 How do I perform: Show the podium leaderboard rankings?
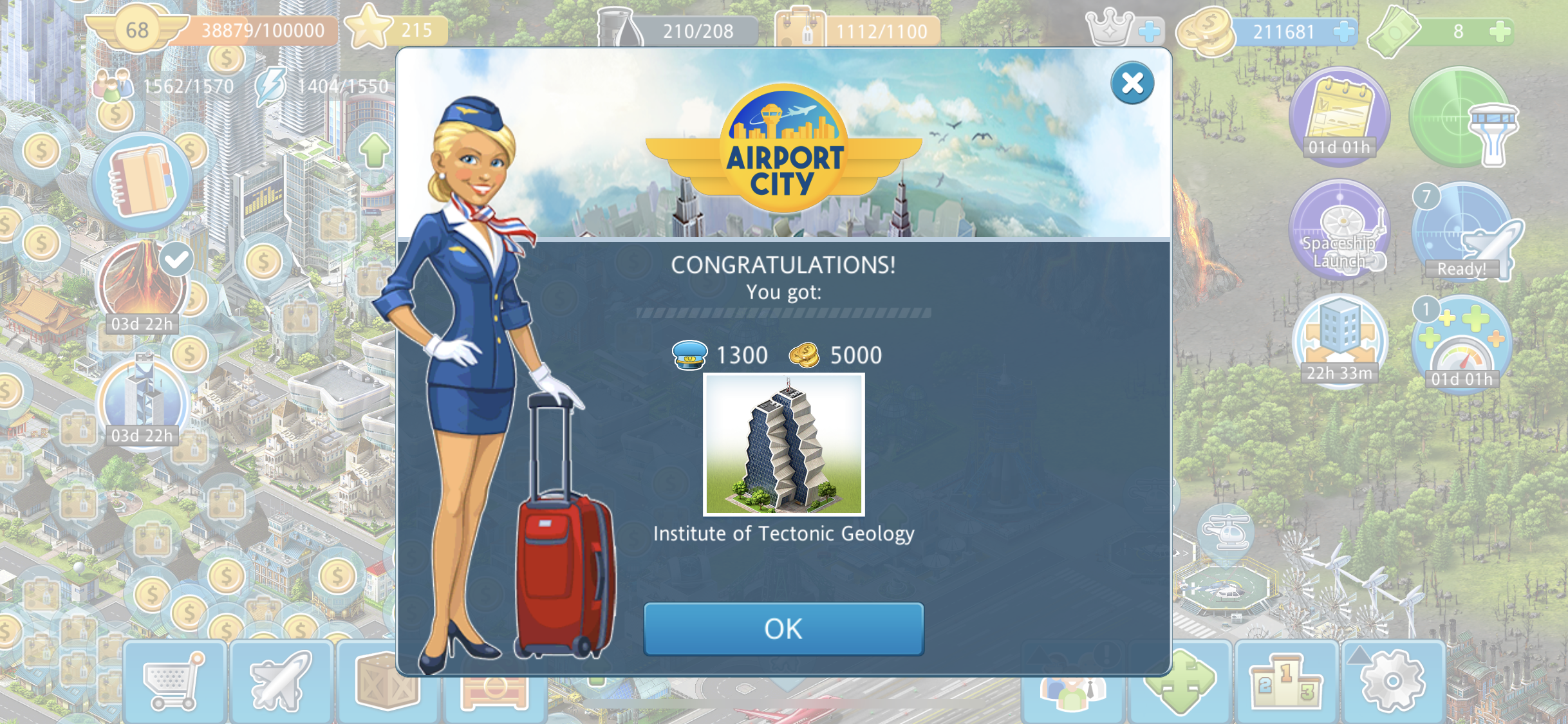pos(1285,682)
